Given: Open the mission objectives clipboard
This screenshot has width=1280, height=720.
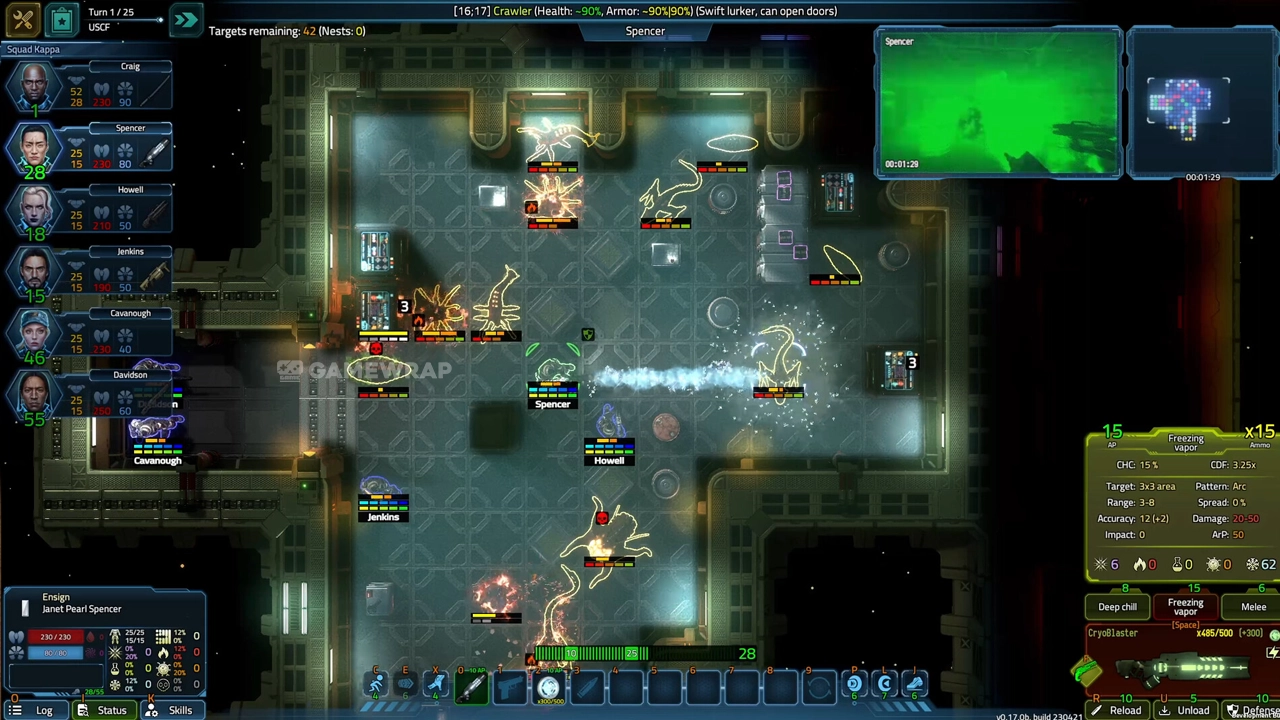Looking at the screenshot, I should click(61, 19).
